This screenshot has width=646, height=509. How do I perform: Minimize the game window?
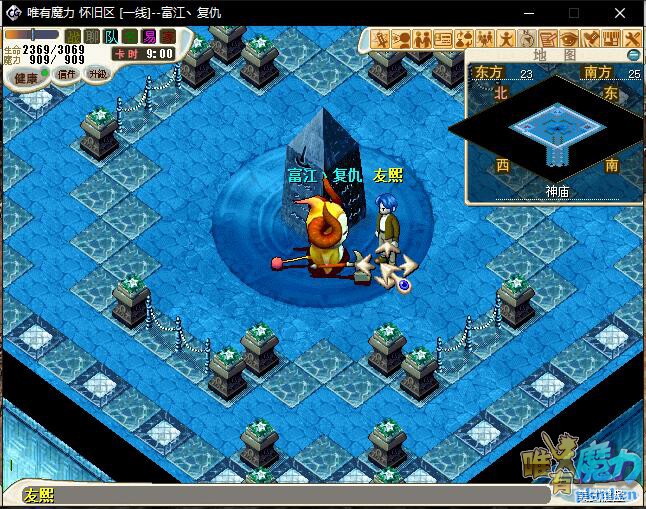[x=529, y=13]
